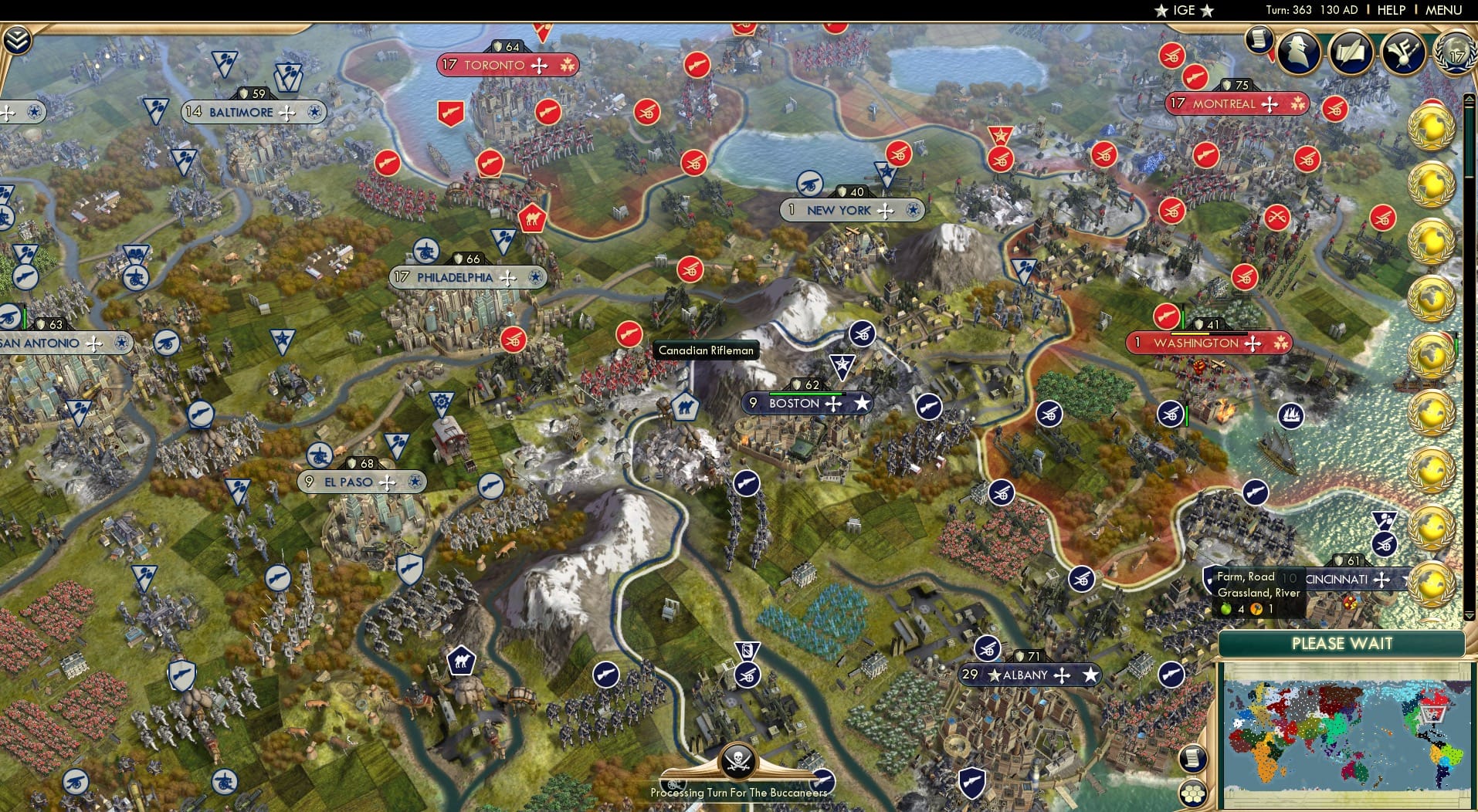Click HELP in the top bar
Viewport: 1478px width, 812px height.
(x=1390, y=10)
